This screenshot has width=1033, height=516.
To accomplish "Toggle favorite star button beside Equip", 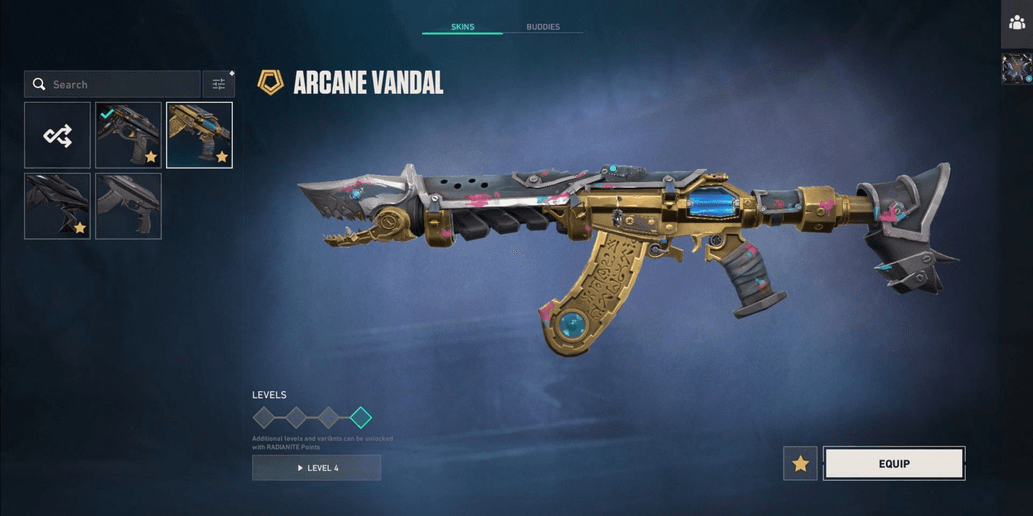I will coord(800,464).
